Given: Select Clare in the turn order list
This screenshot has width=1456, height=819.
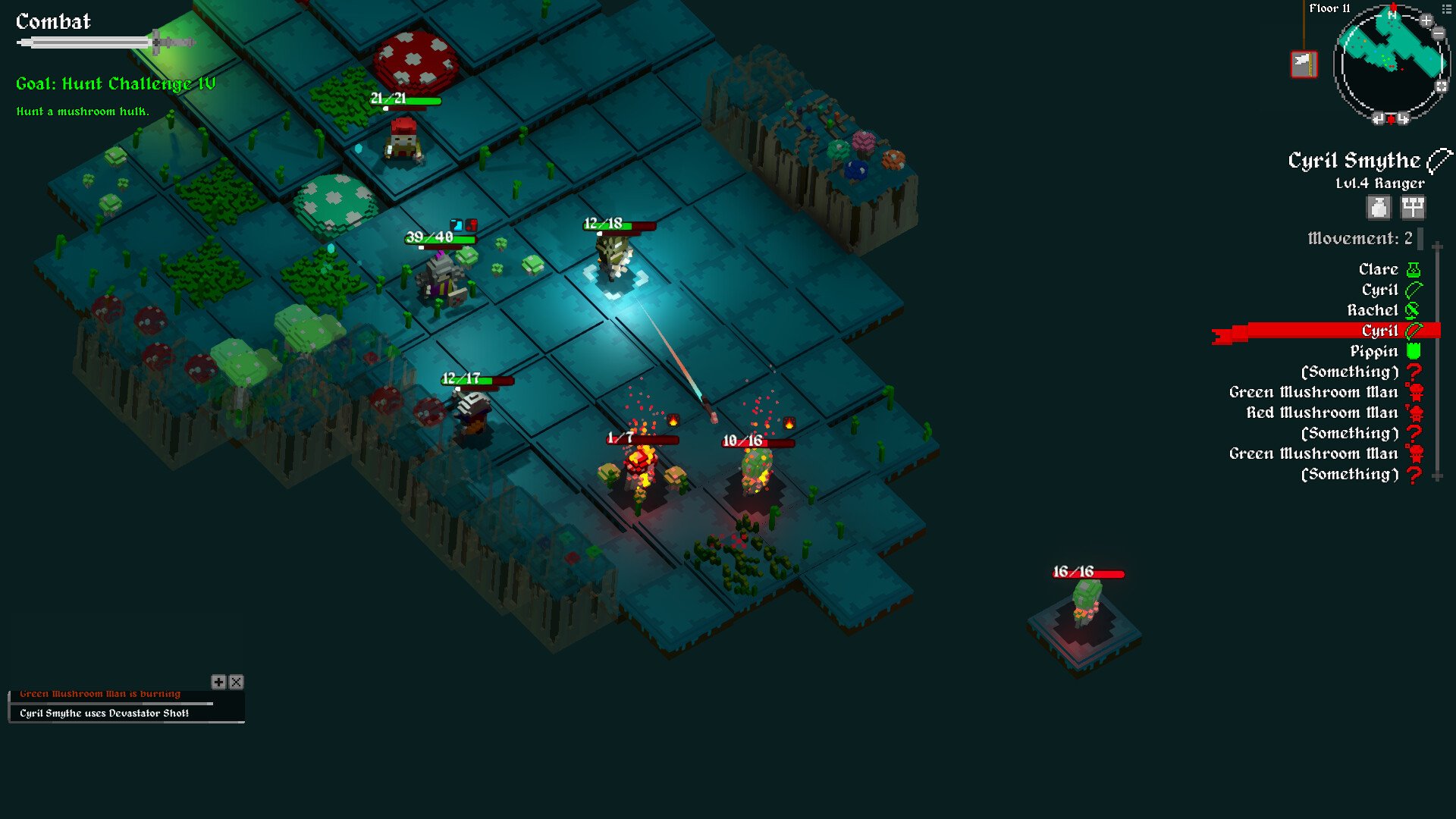Looking at the screenshot, I should tap(1379, 269).
